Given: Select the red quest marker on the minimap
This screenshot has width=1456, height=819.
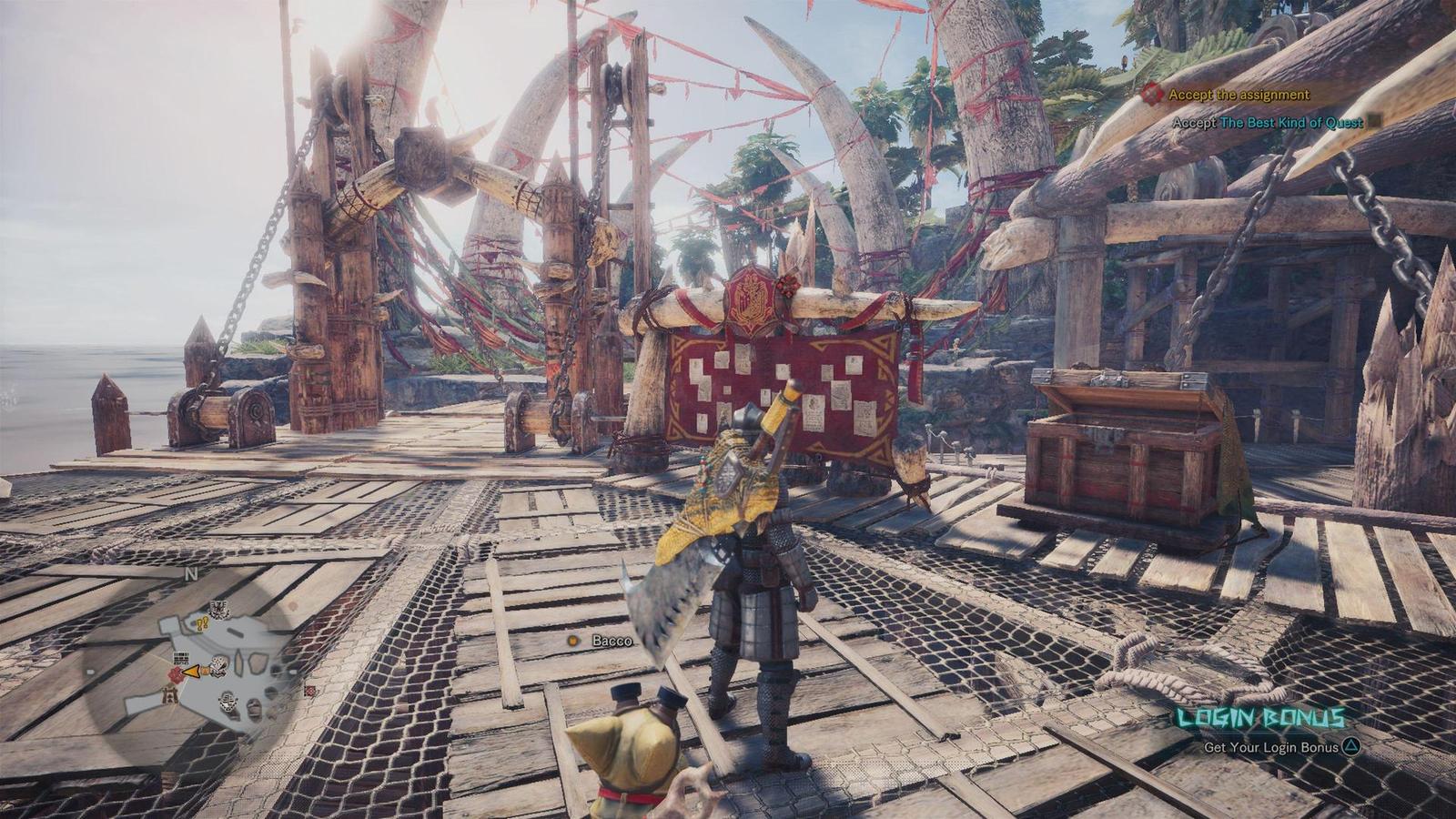Looking at the screenshot, I should pyautogui.click(x=176, y=673).
